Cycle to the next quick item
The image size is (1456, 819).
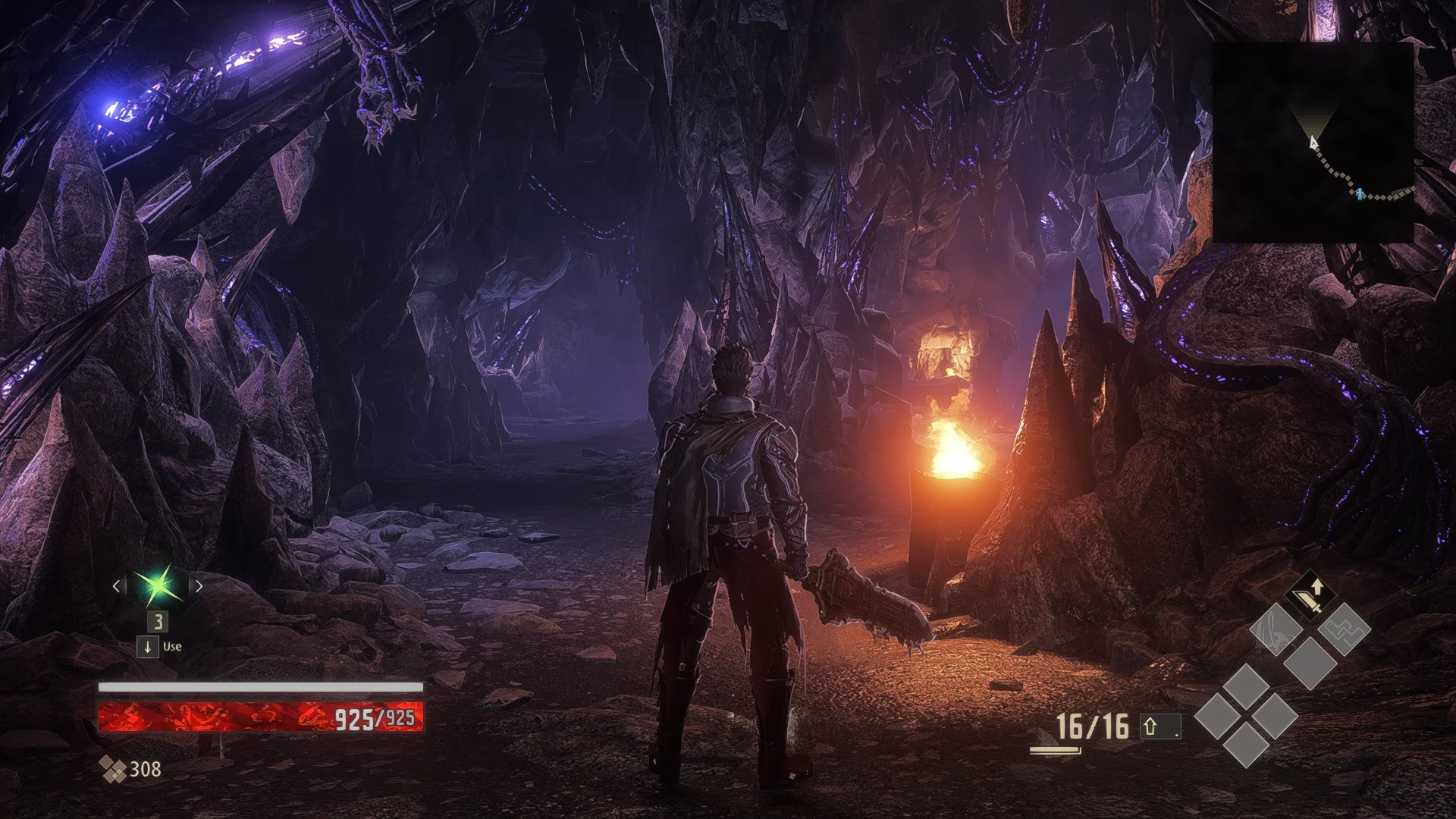[x=199, y=585]
